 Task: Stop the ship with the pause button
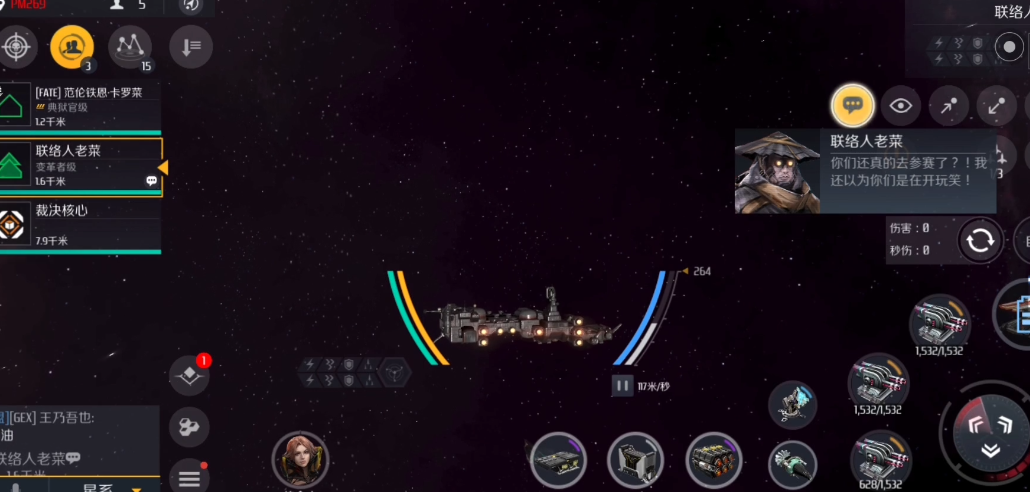click(622, 385)
